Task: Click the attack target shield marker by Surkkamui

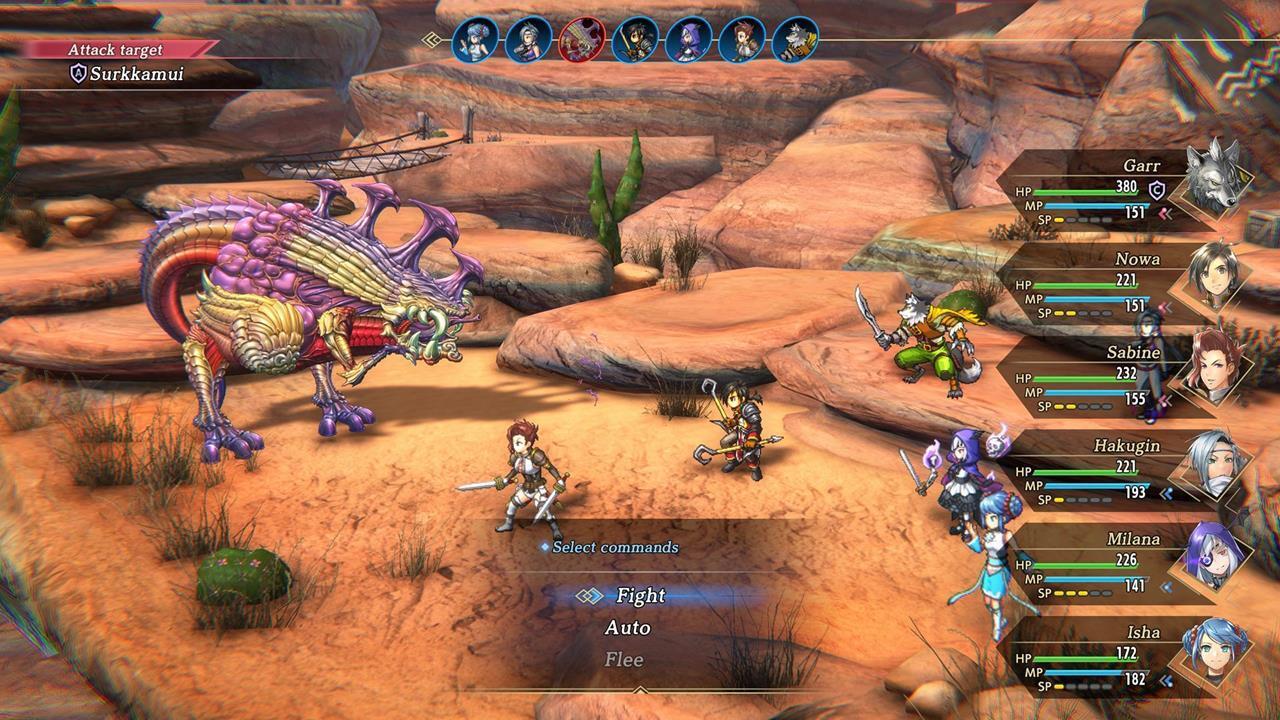Action: tap(79, 72)
